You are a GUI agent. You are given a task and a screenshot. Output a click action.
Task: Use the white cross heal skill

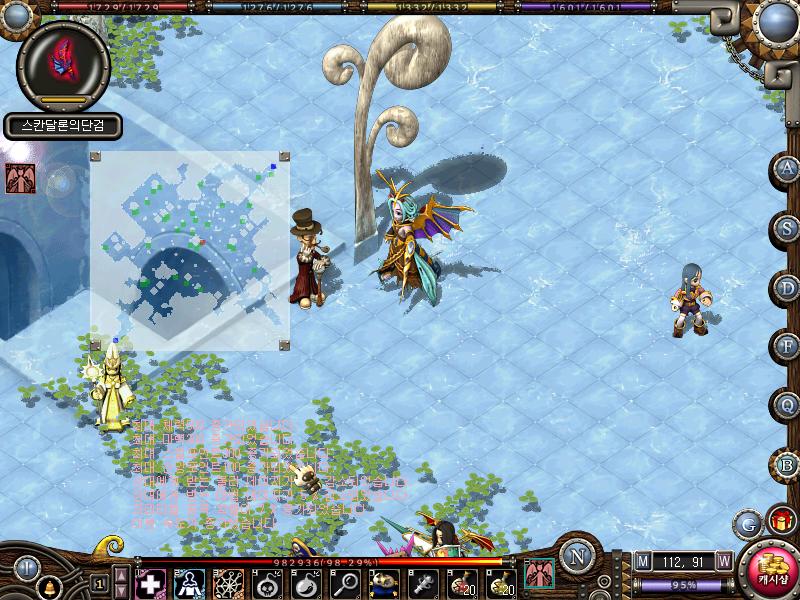pos(151,583)
